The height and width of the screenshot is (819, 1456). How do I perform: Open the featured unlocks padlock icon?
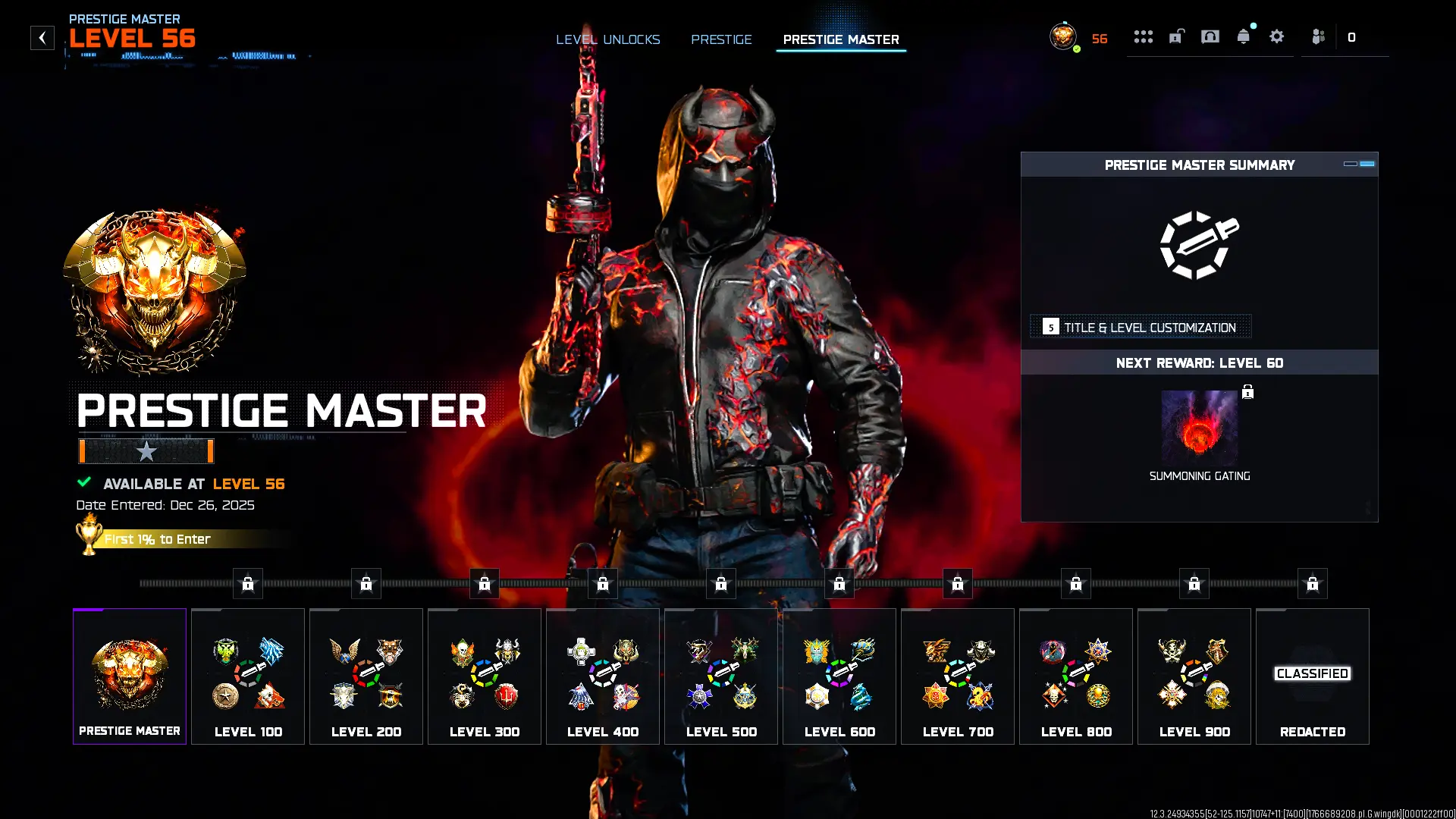coord(1175,36)
